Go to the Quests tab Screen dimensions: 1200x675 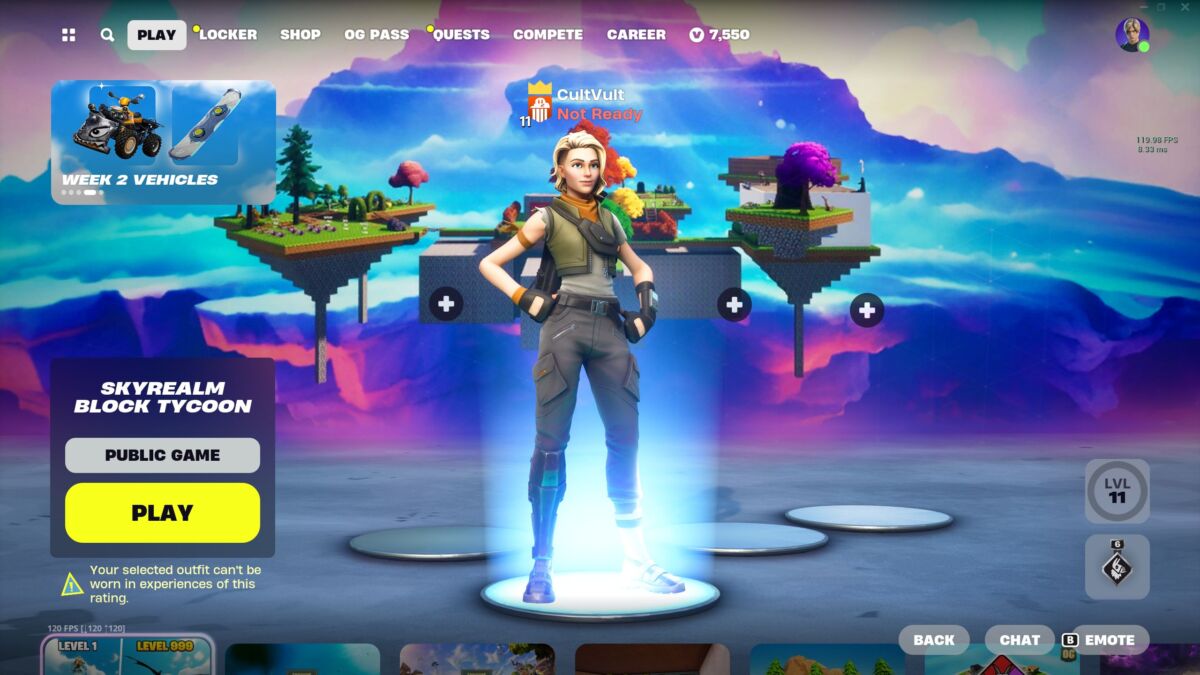coord(461,34)
